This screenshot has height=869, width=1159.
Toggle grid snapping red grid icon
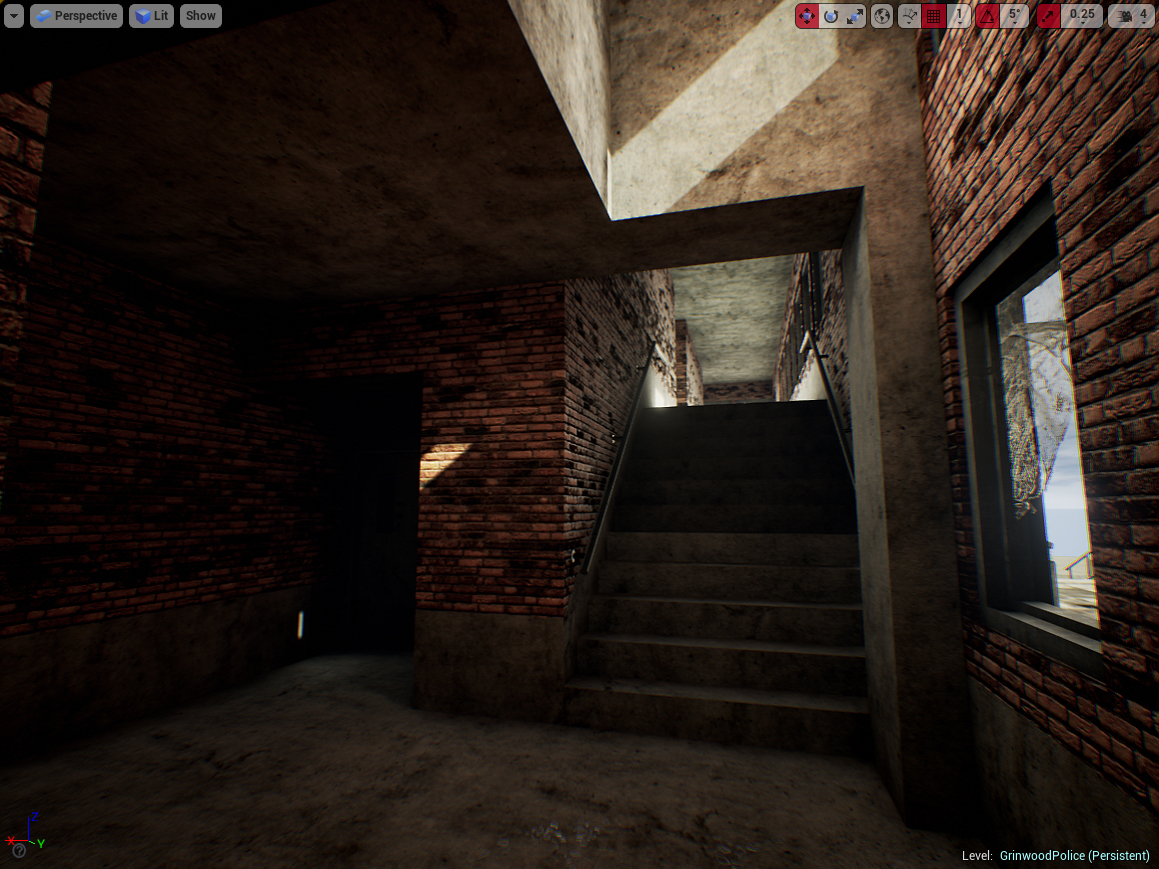click(934, 16)
